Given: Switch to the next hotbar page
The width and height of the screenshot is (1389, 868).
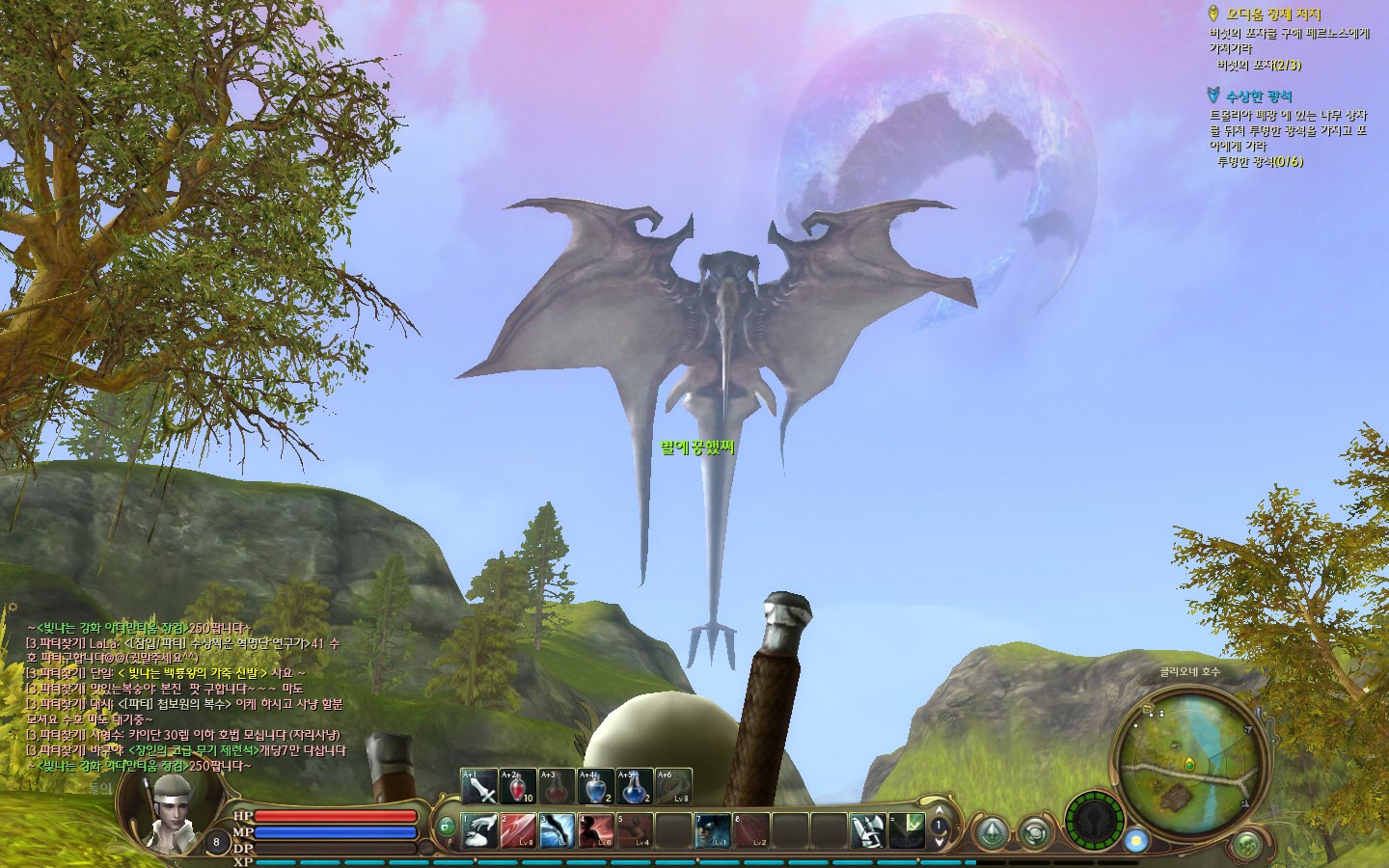Looking at the screenshot, I should [939, 841].
